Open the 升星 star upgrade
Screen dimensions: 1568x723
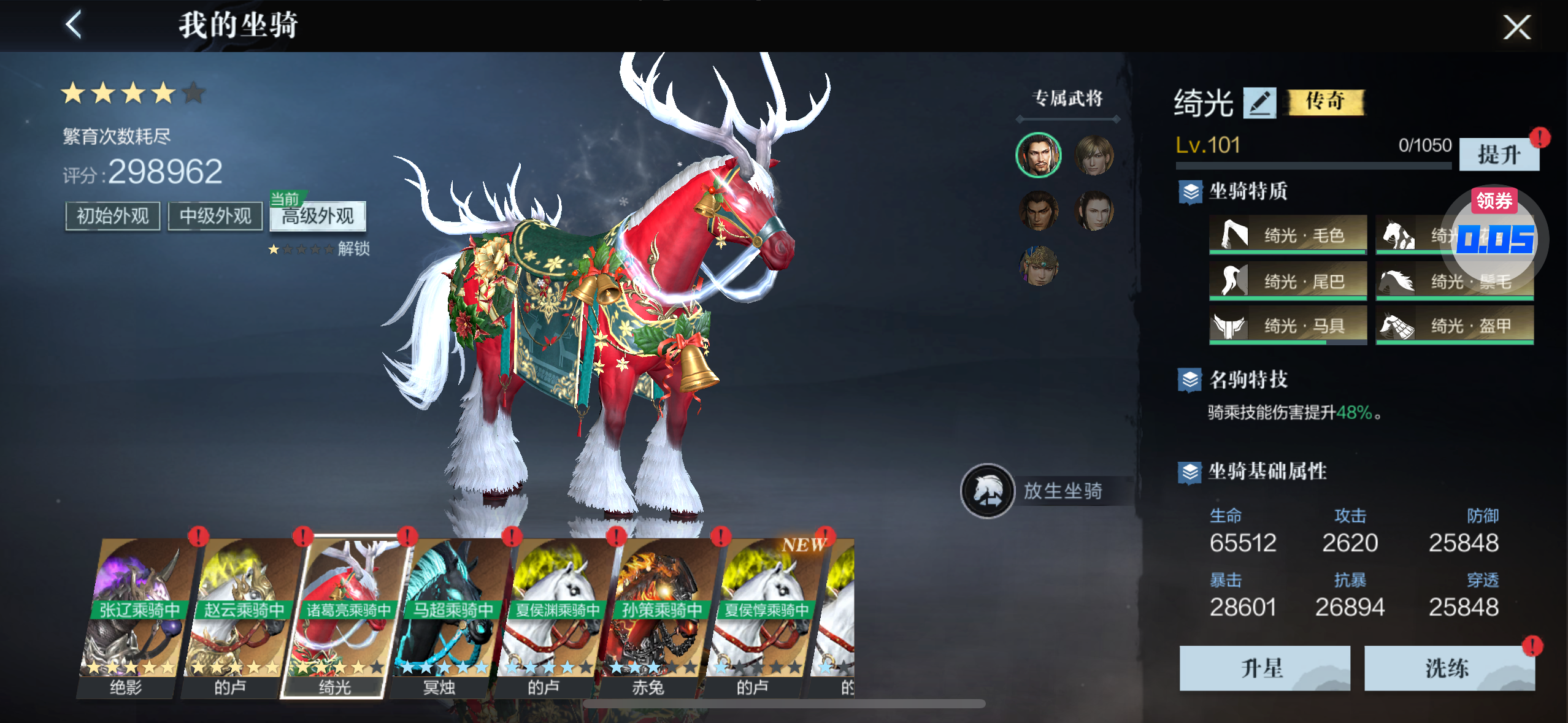click(x=1264, y=668)
